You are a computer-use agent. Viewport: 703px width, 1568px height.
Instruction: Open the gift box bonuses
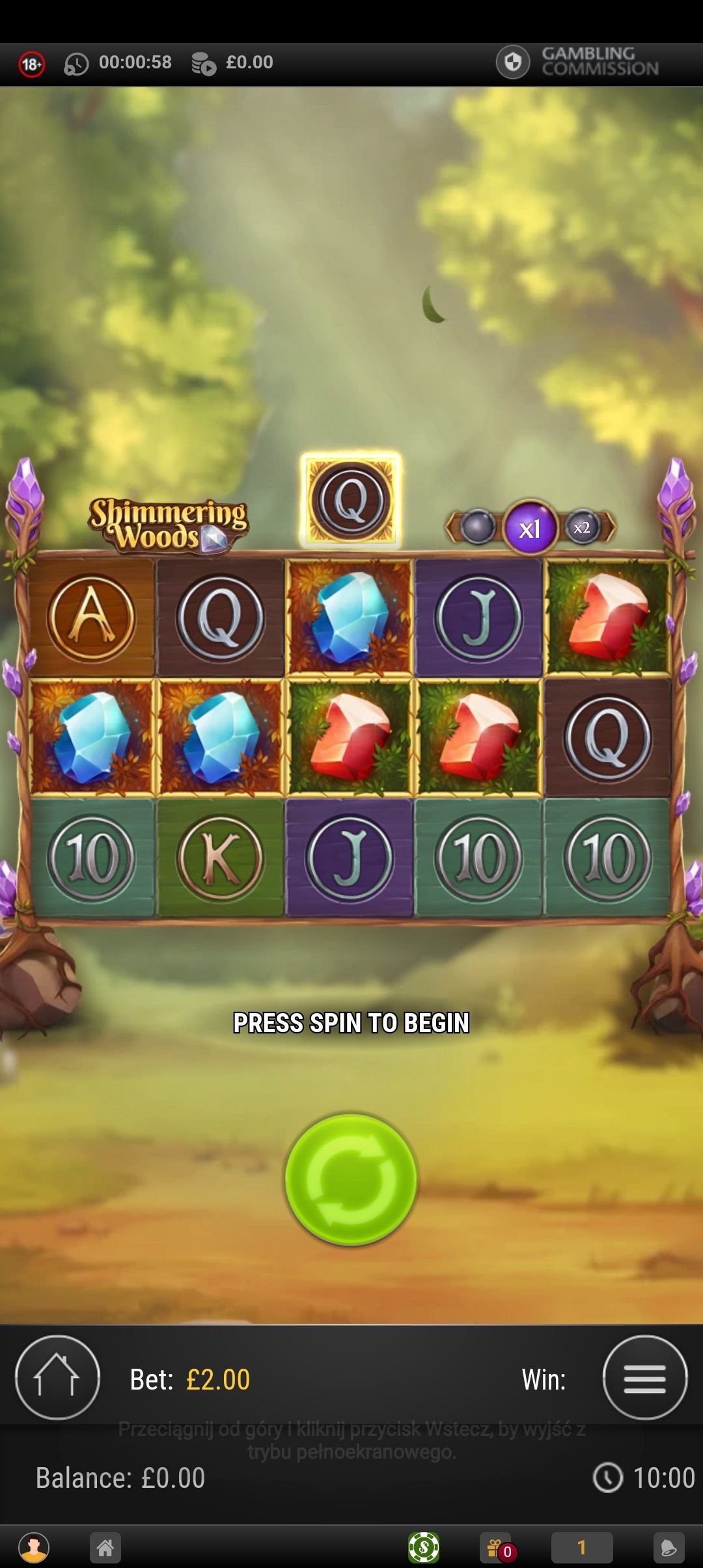pos(499,1547)
